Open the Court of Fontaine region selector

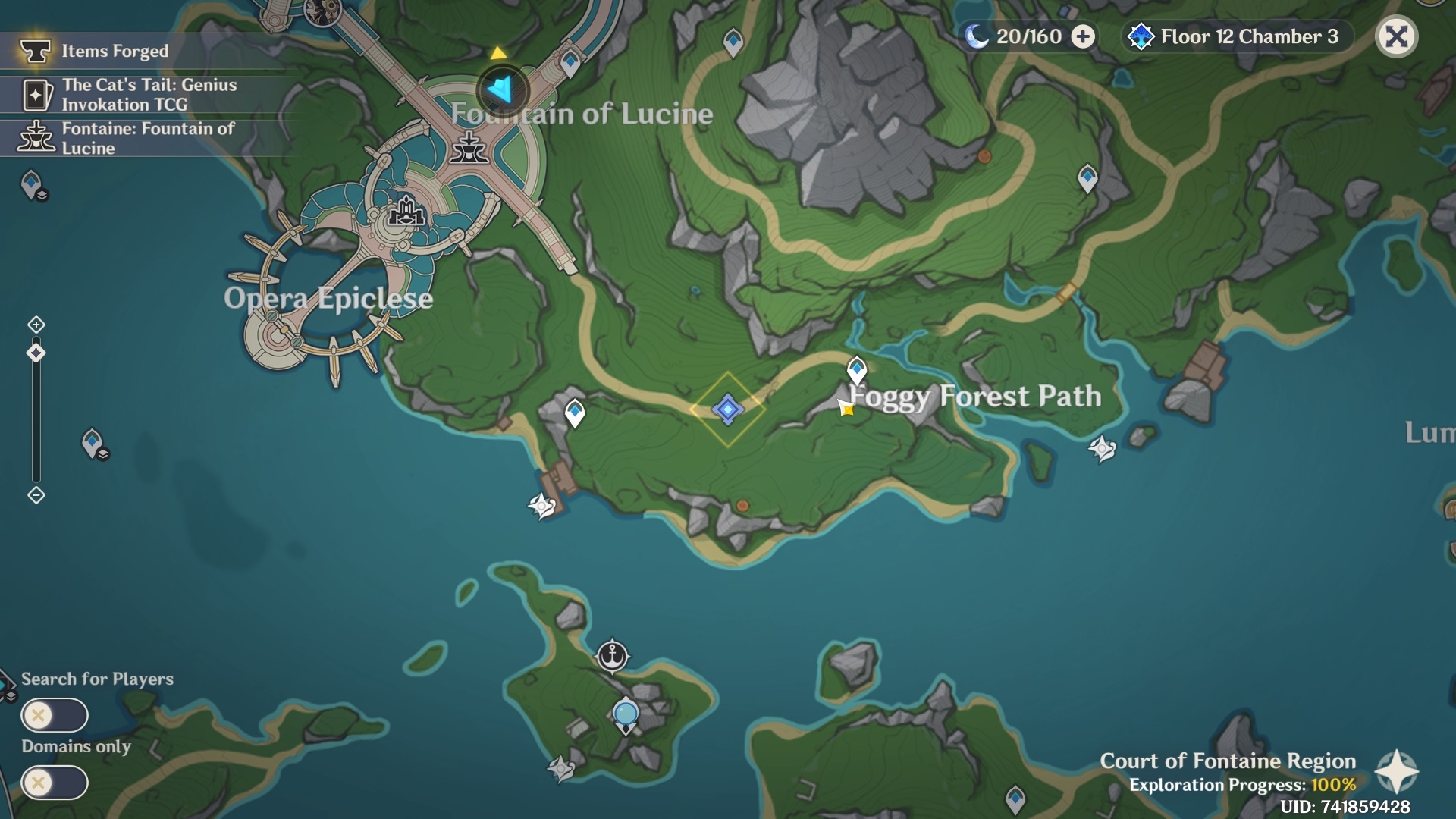point(1396,772)
